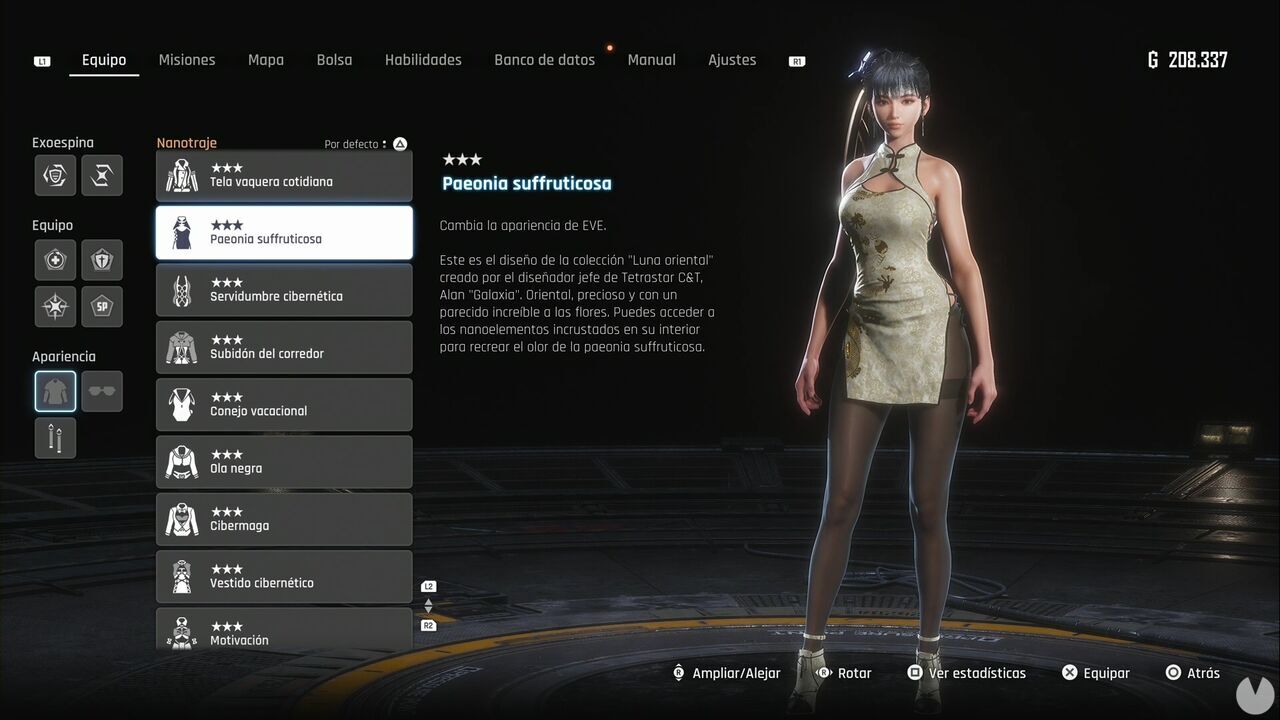Click the L2 scroll-up arrow
This screenshot has height=720, width=1280.
428,596
